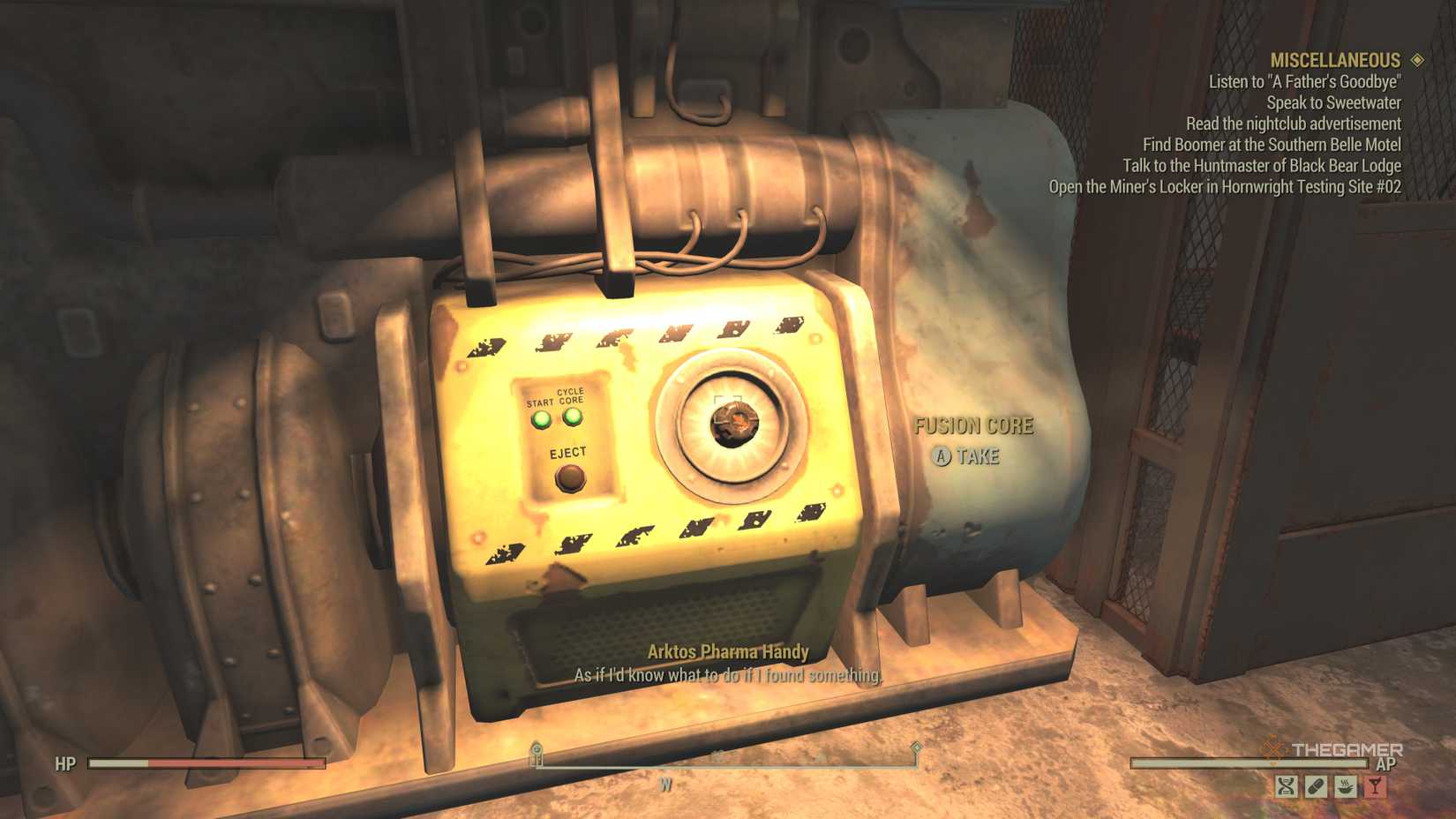Expand the MISCELLANEOUS quest category
The image size is (1456, 819).
pos(1336,59)
